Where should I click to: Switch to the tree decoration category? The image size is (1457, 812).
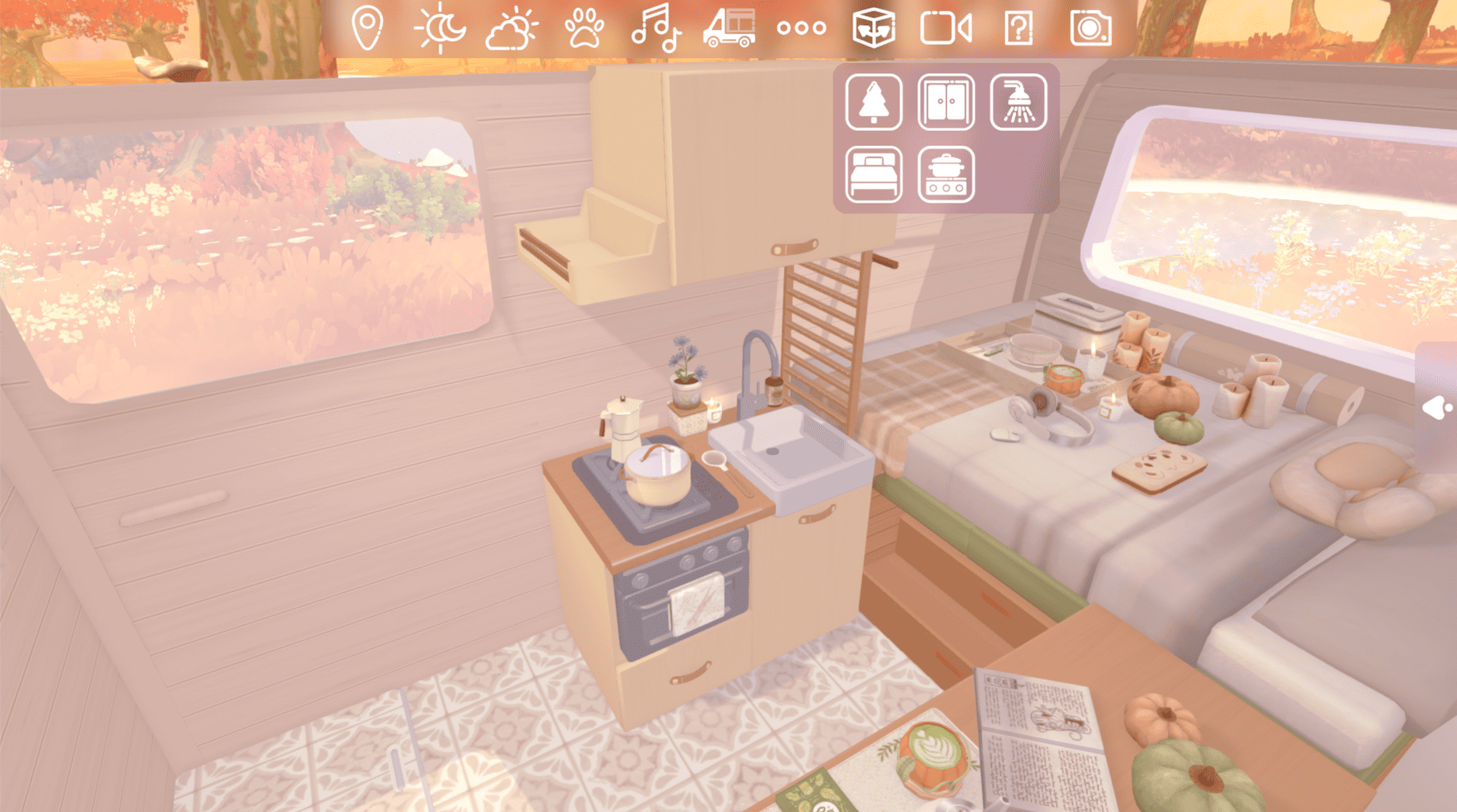[x=872, y=103]
